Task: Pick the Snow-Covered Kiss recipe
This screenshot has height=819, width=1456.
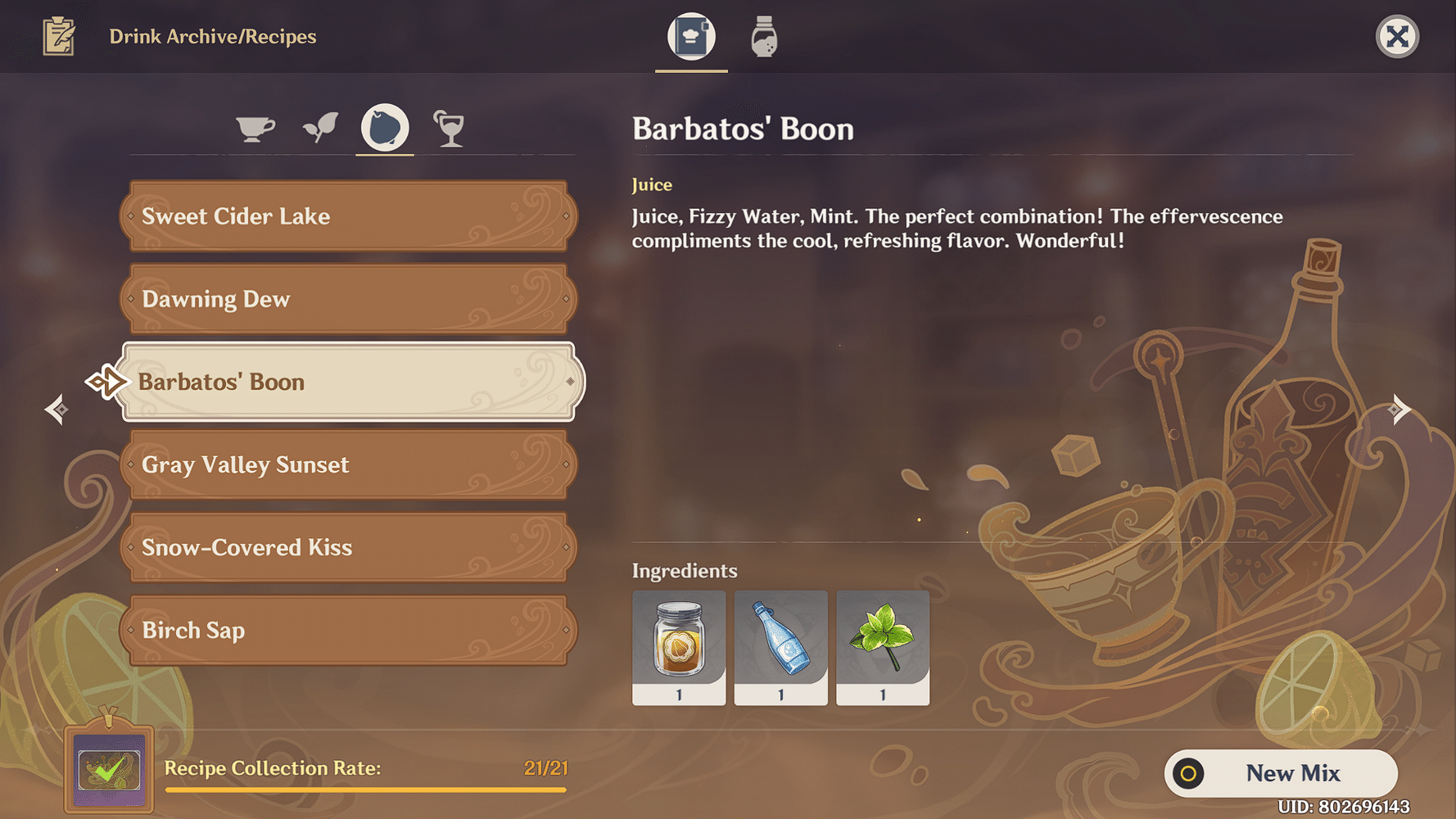Action: 349,547
